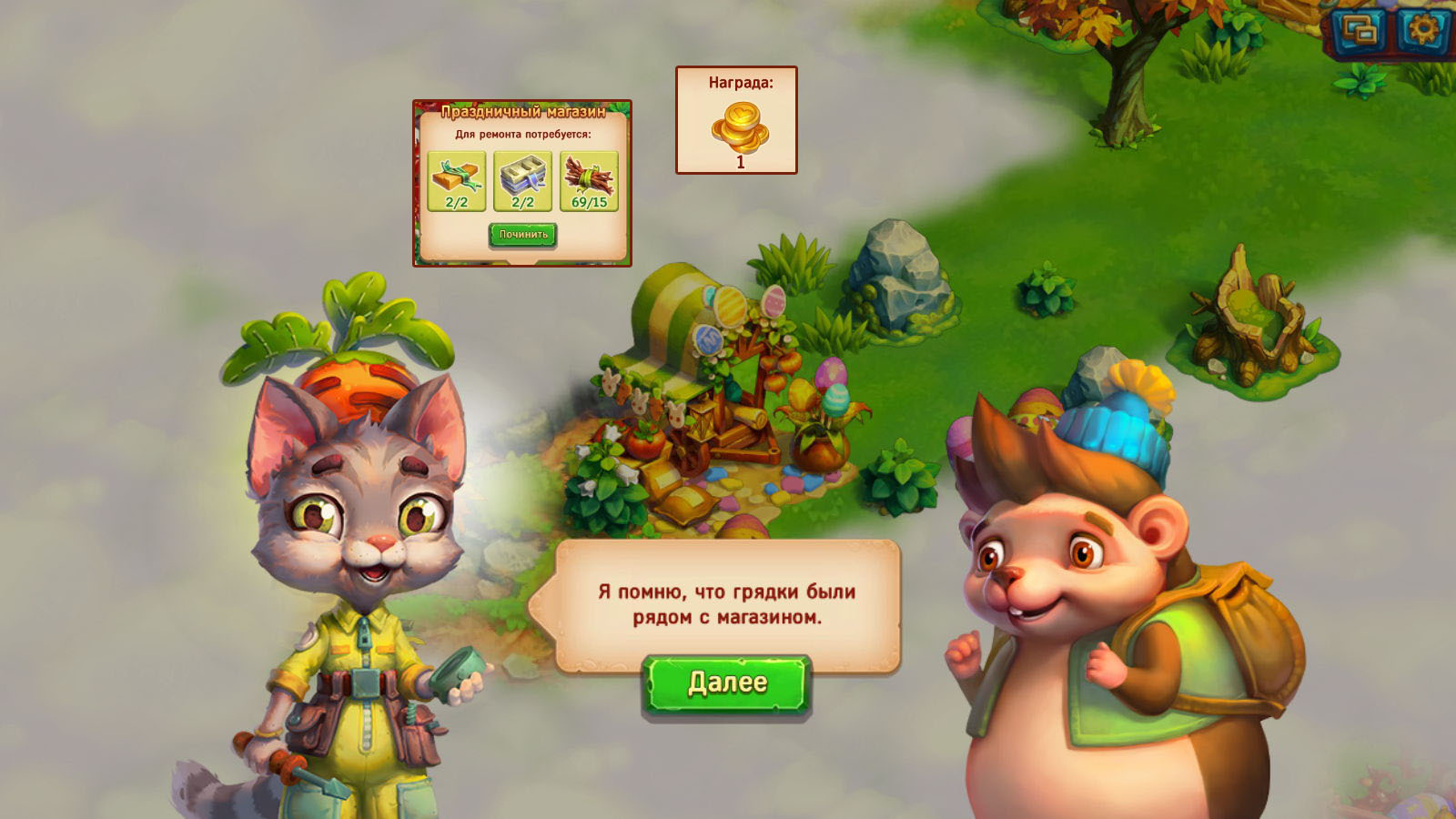1456x819 pixels.
Task: Click the gold coin reward icon
Action: [739, 127]
